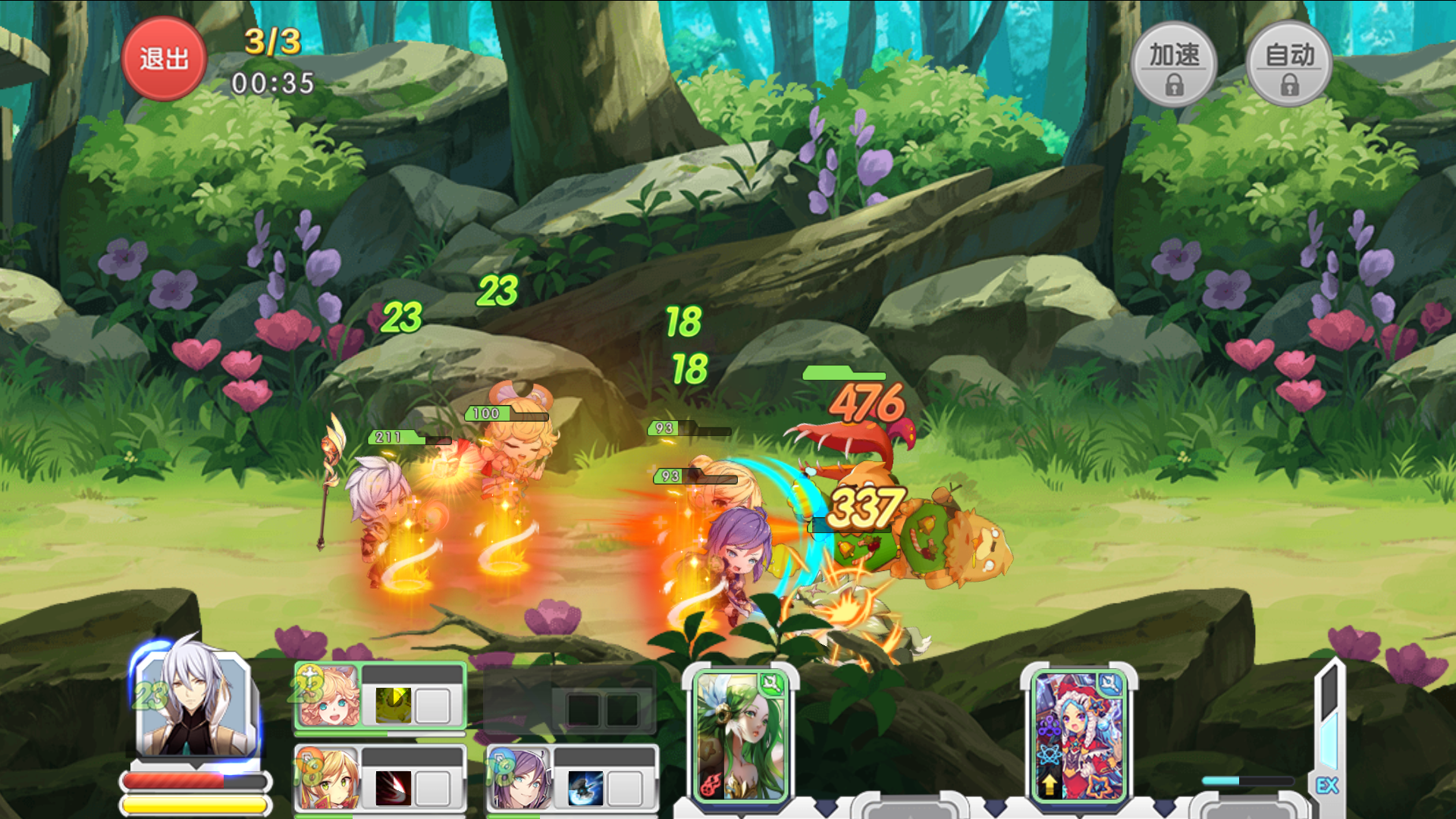This screenshot has width=1456, height=819.
Task: Trigger the blue cannon skill icon
Action: click(x=585, y=789)
